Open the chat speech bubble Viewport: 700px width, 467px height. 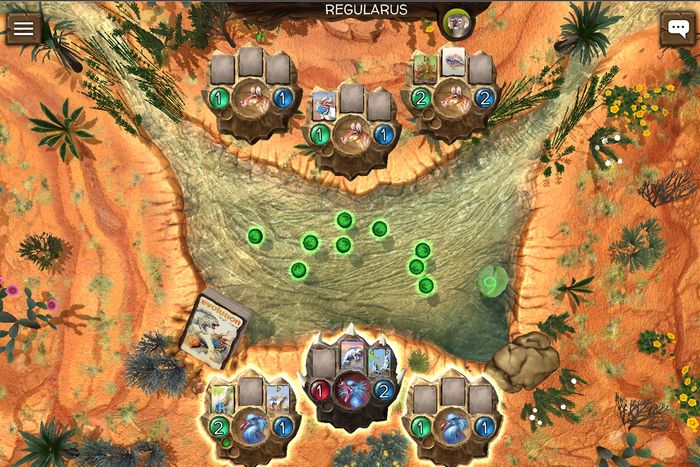coord(677,28)
